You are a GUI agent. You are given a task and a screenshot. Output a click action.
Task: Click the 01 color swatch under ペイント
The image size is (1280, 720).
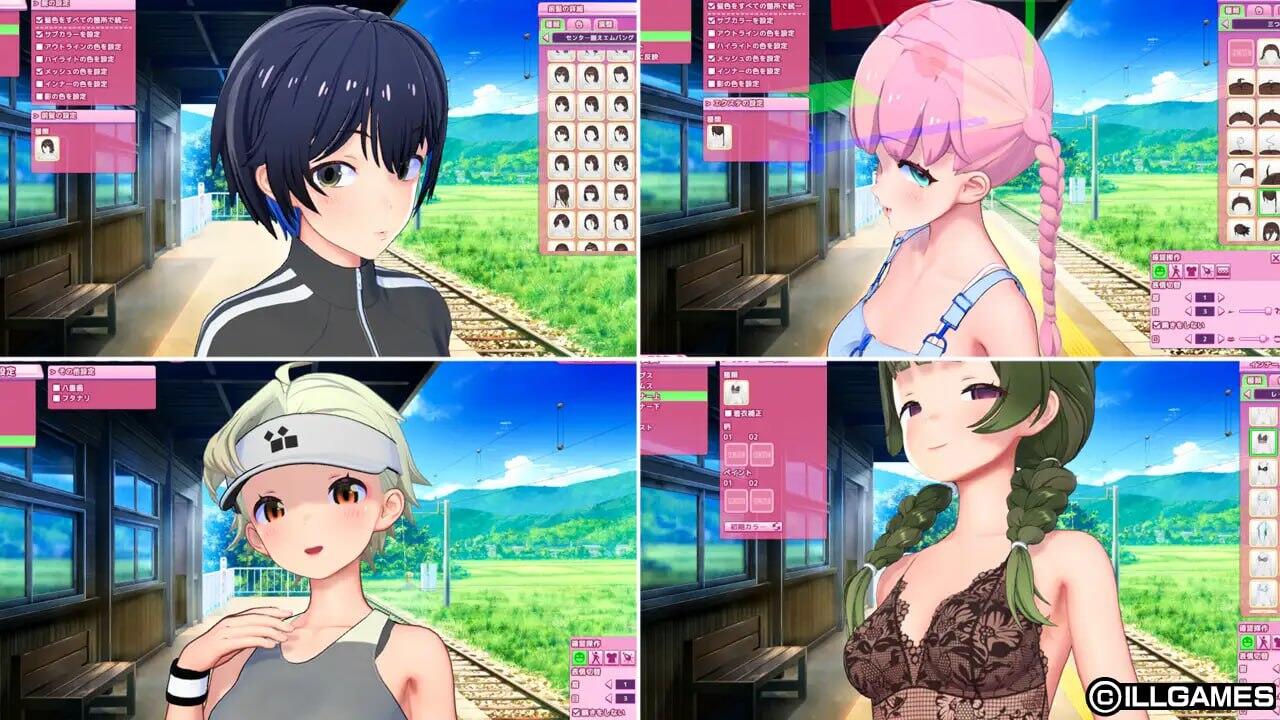point(736,500)
